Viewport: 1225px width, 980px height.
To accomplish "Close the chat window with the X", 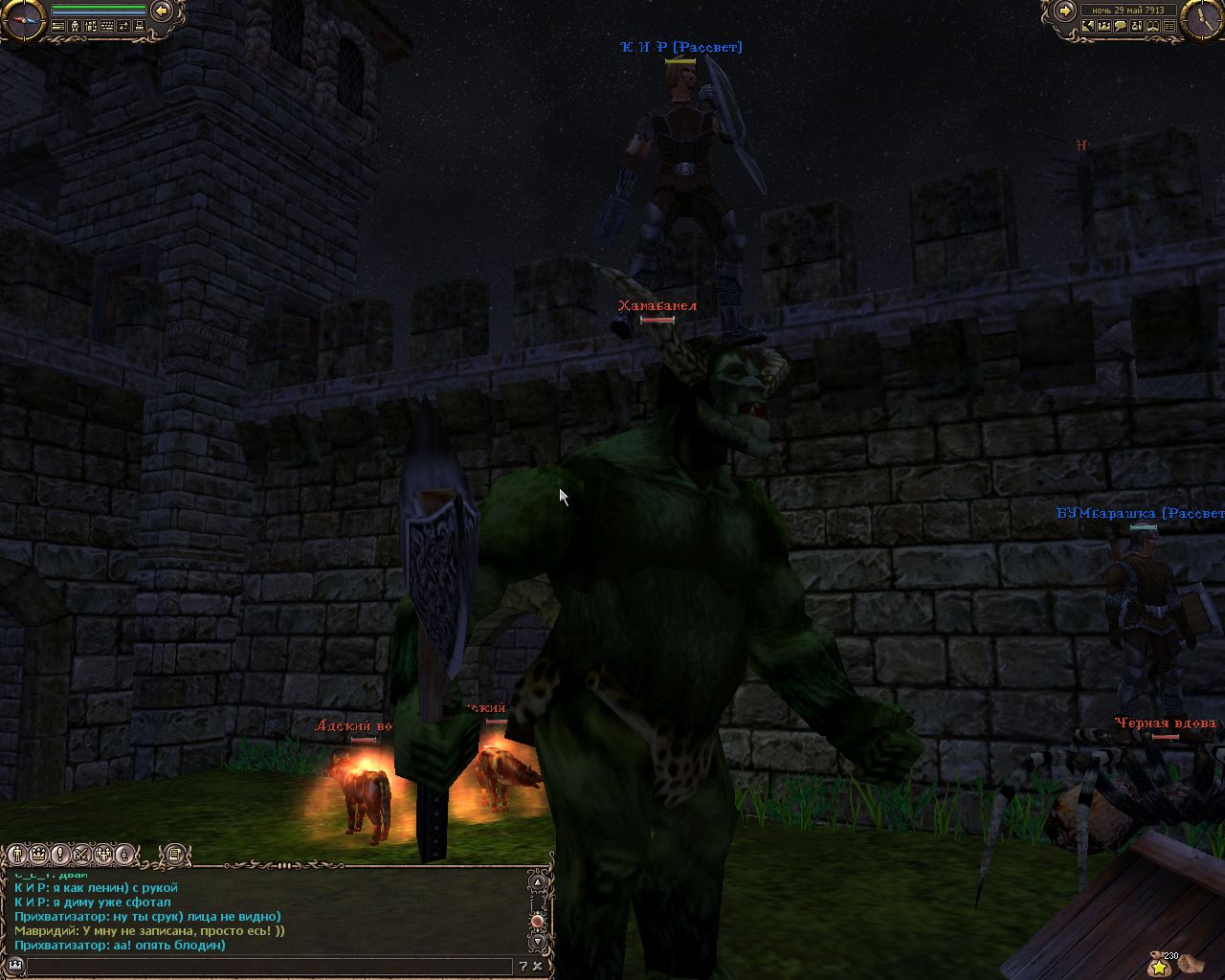I will [x=538, y=967].
